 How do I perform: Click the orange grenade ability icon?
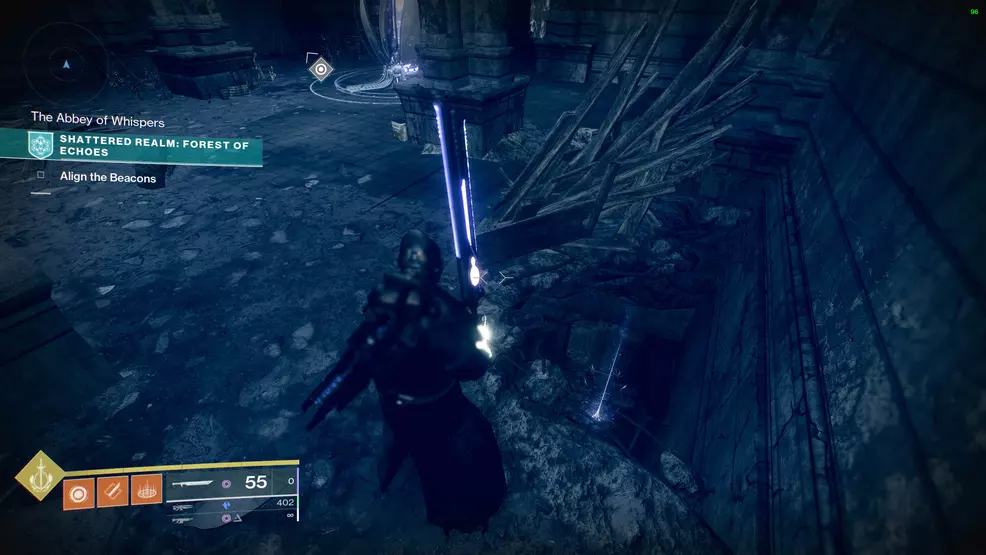79,491
